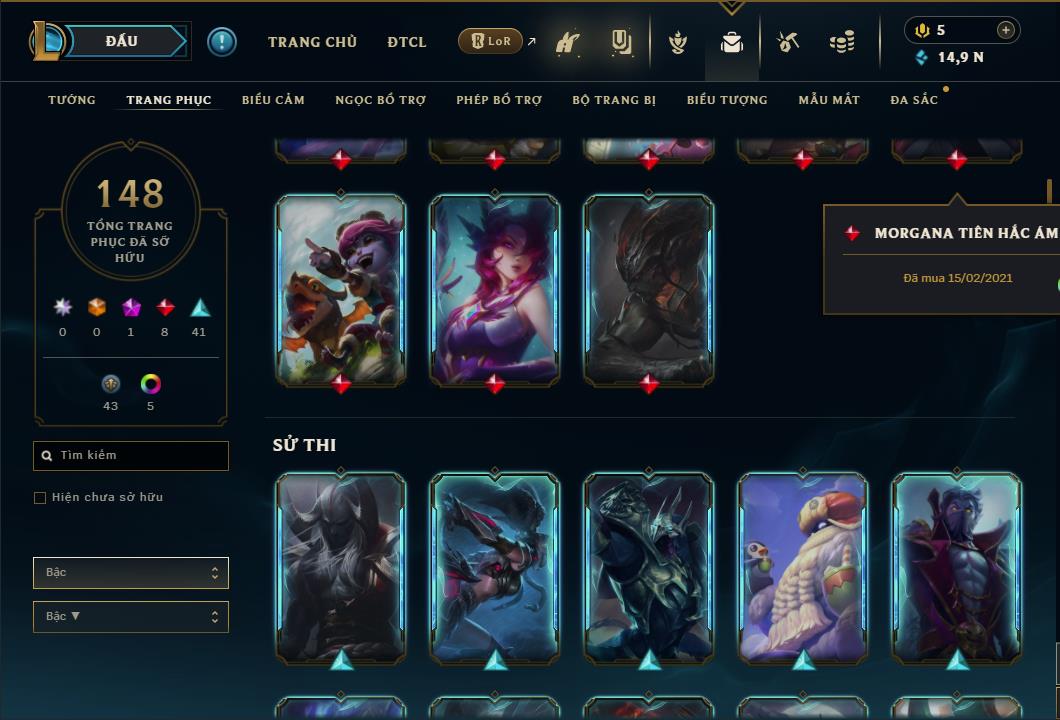Image resolution: width=1060 pixels, height=720 pixels.
Task: Launch the LoR link button
Action: 490,41
